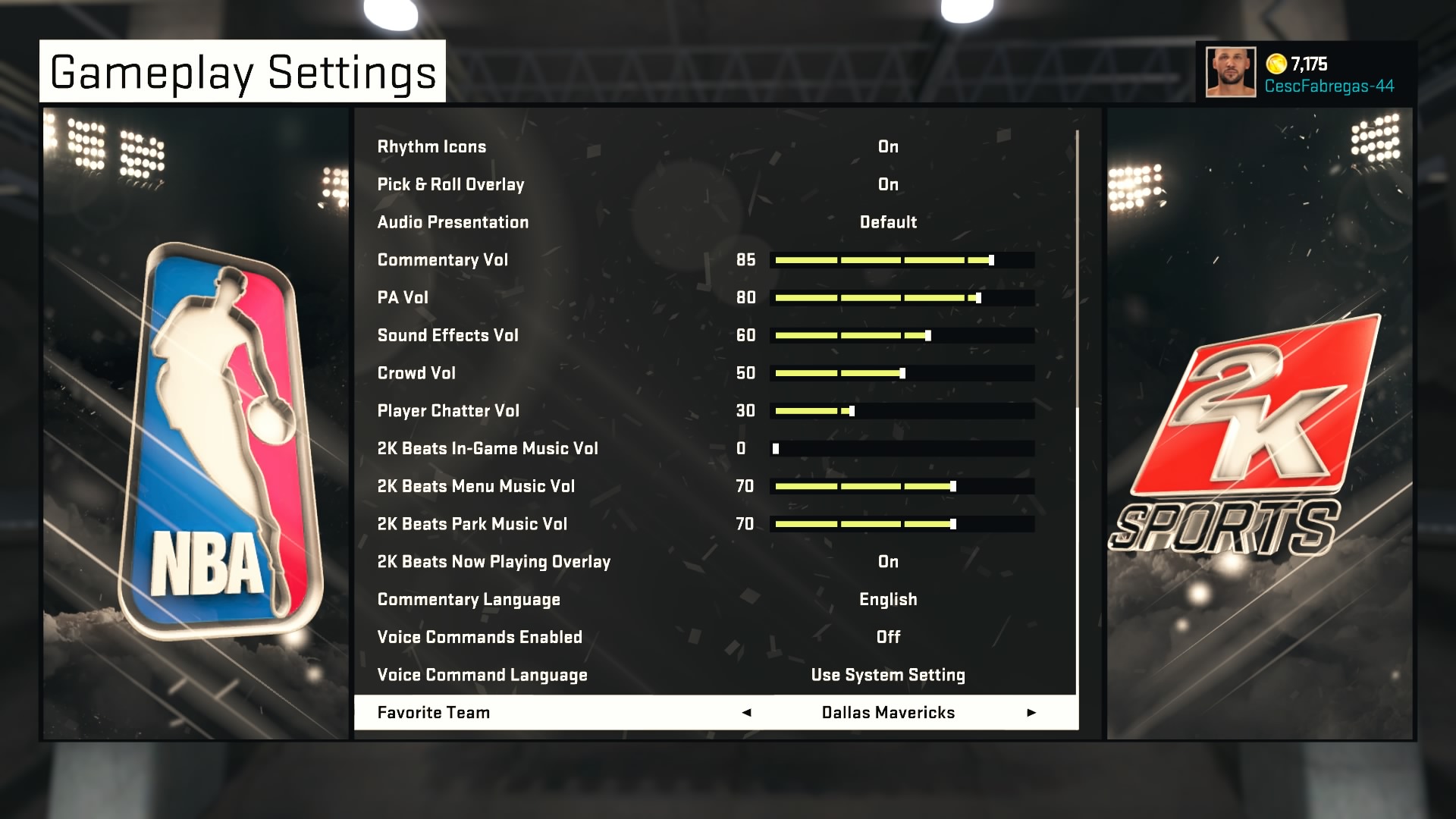Screen dimensions: 1456x819
Task: Adjust the PA Vol slider
Action: click(902, 298)
